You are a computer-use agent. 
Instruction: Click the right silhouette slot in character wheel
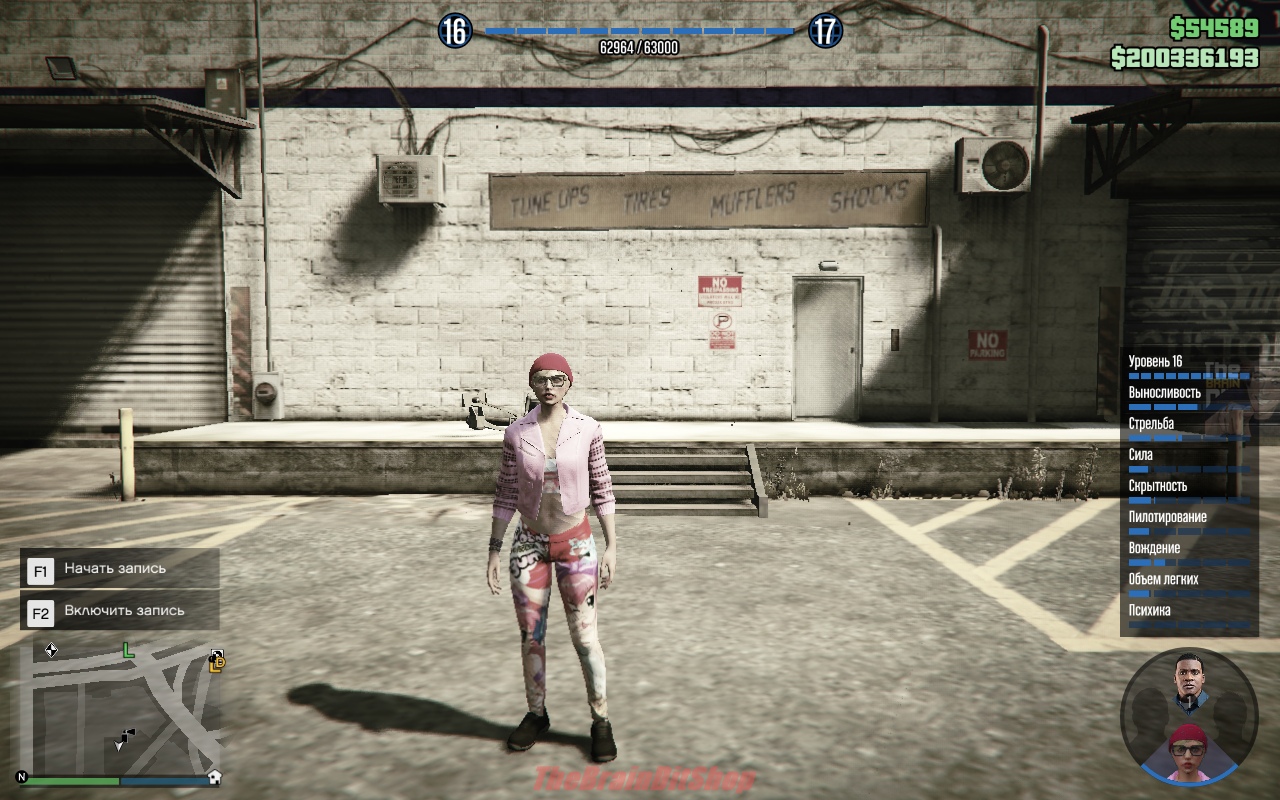click(1230, 713)
